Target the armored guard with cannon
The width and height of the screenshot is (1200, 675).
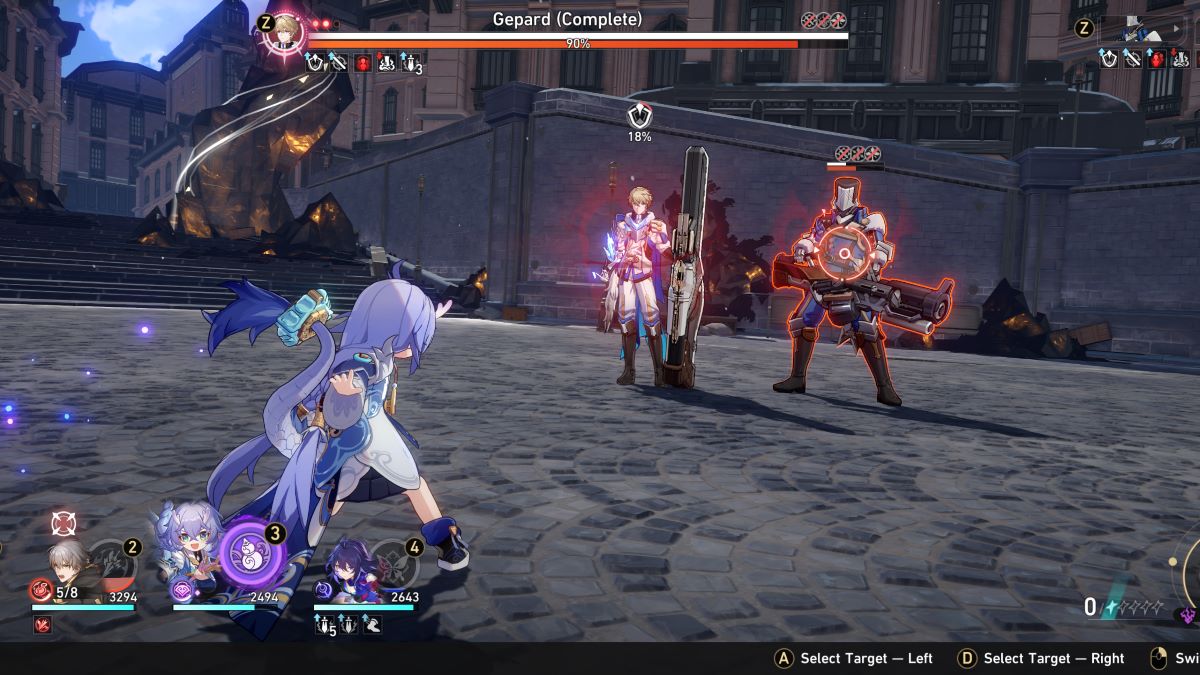pos(848,290)
